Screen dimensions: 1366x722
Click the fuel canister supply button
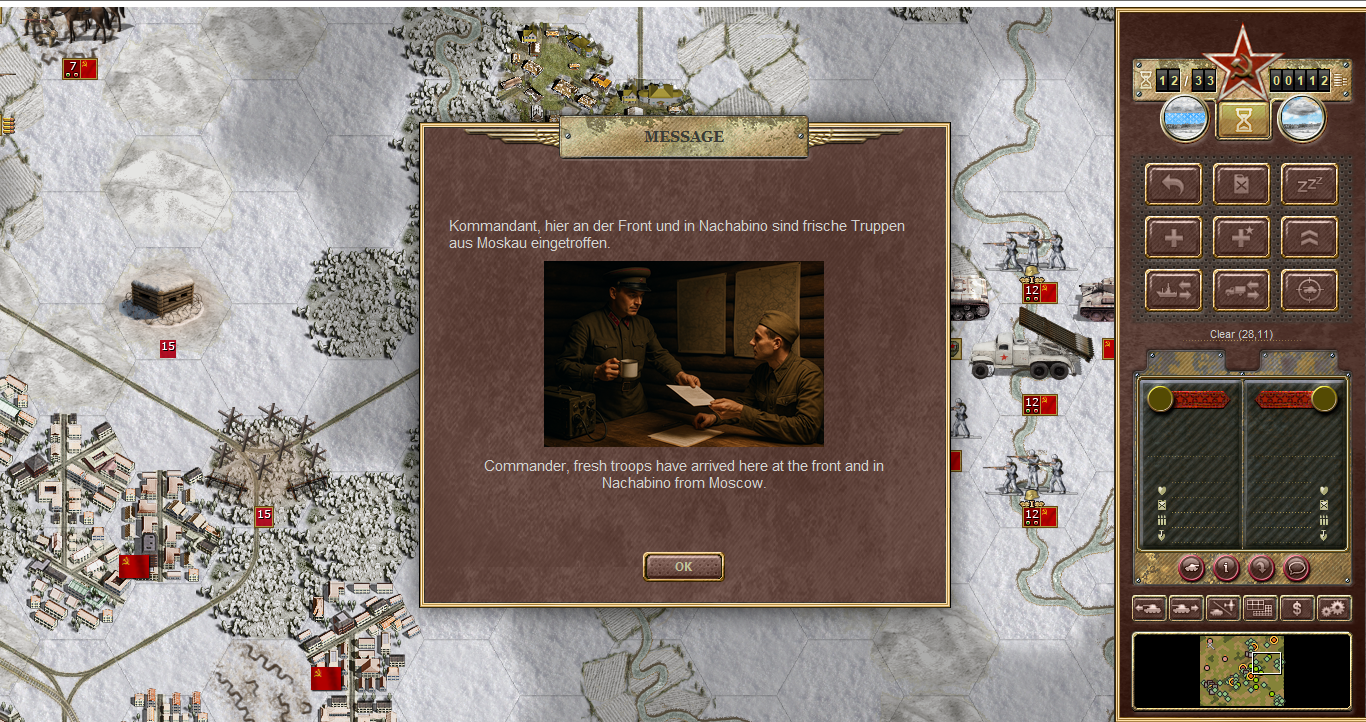[x=1242, y=185]
